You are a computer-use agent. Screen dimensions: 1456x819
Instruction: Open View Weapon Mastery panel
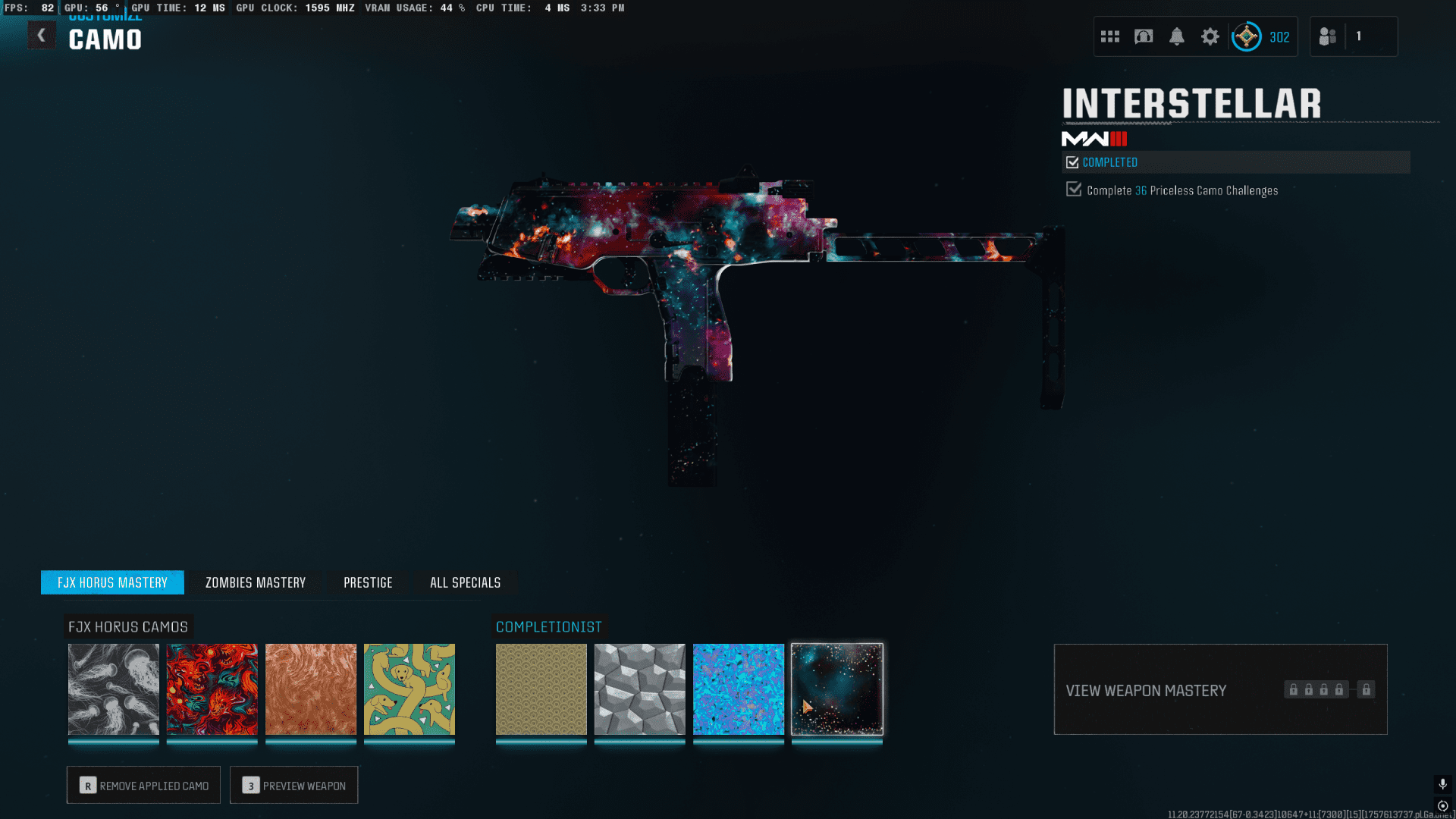click(x=1220, y=689)
